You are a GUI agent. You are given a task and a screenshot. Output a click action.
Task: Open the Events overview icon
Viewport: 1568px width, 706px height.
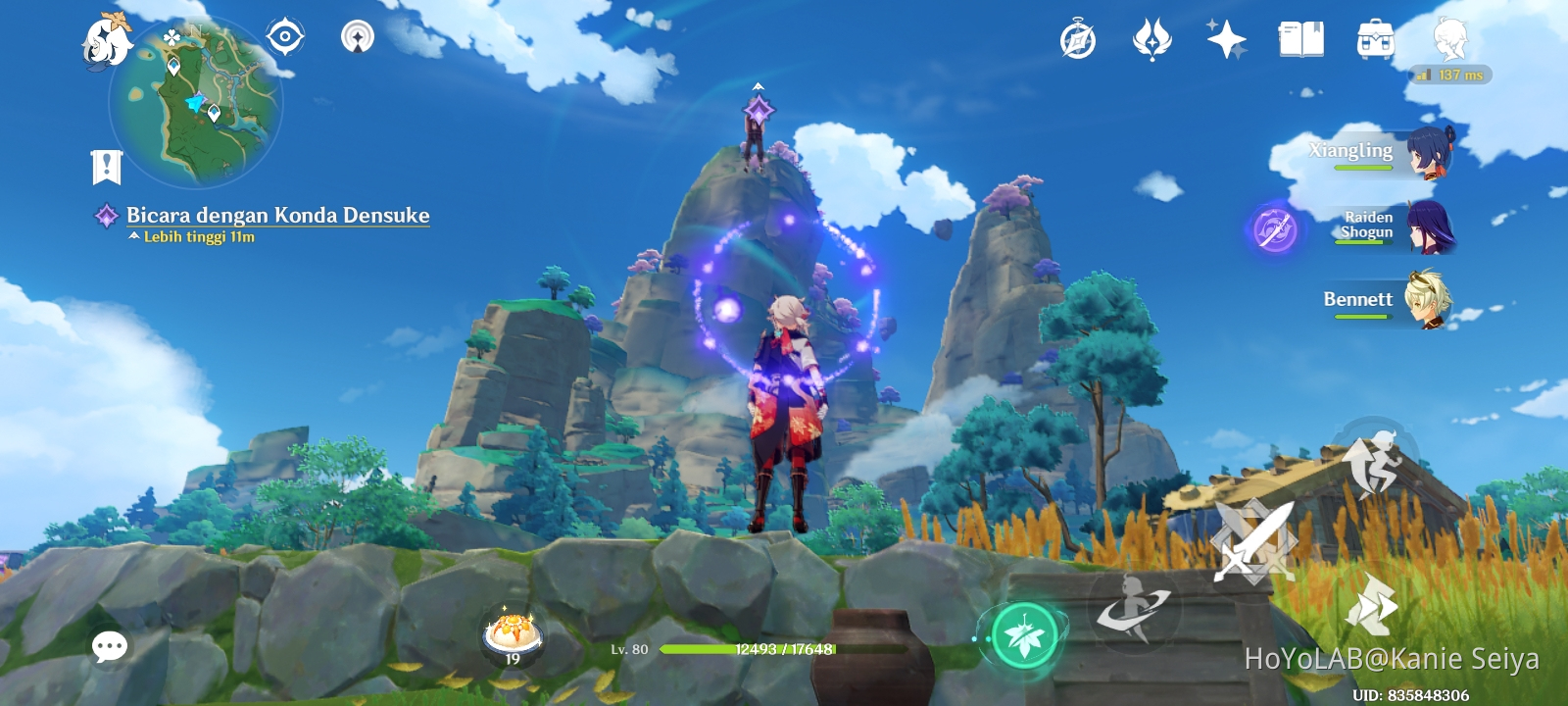coord(1076,37)
